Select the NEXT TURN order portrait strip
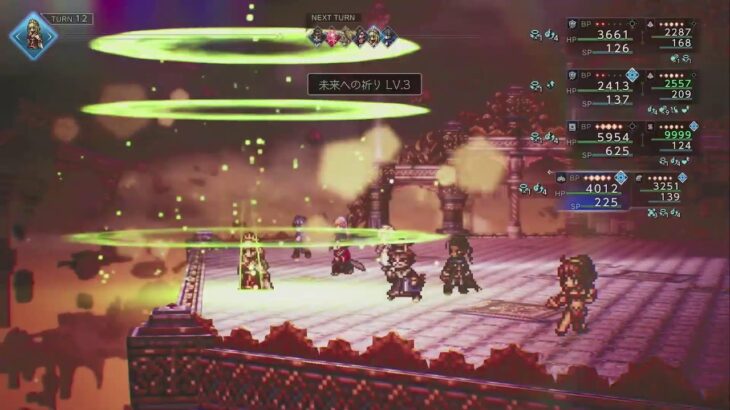This screenshot has height=410, width=730. (x=352, y=36)
